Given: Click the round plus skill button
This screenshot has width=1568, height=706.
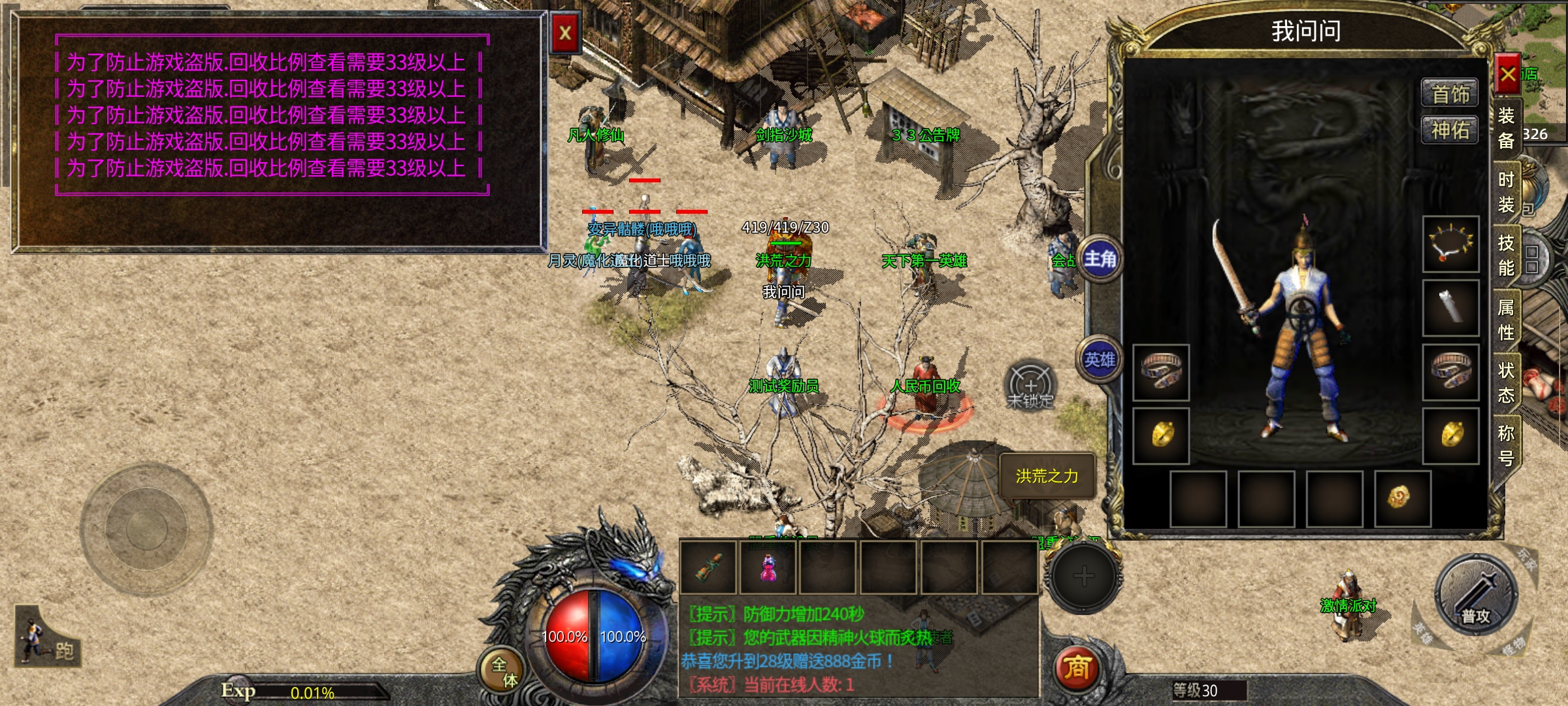Looking at the screenshot, I should [x=1083, y=577].
